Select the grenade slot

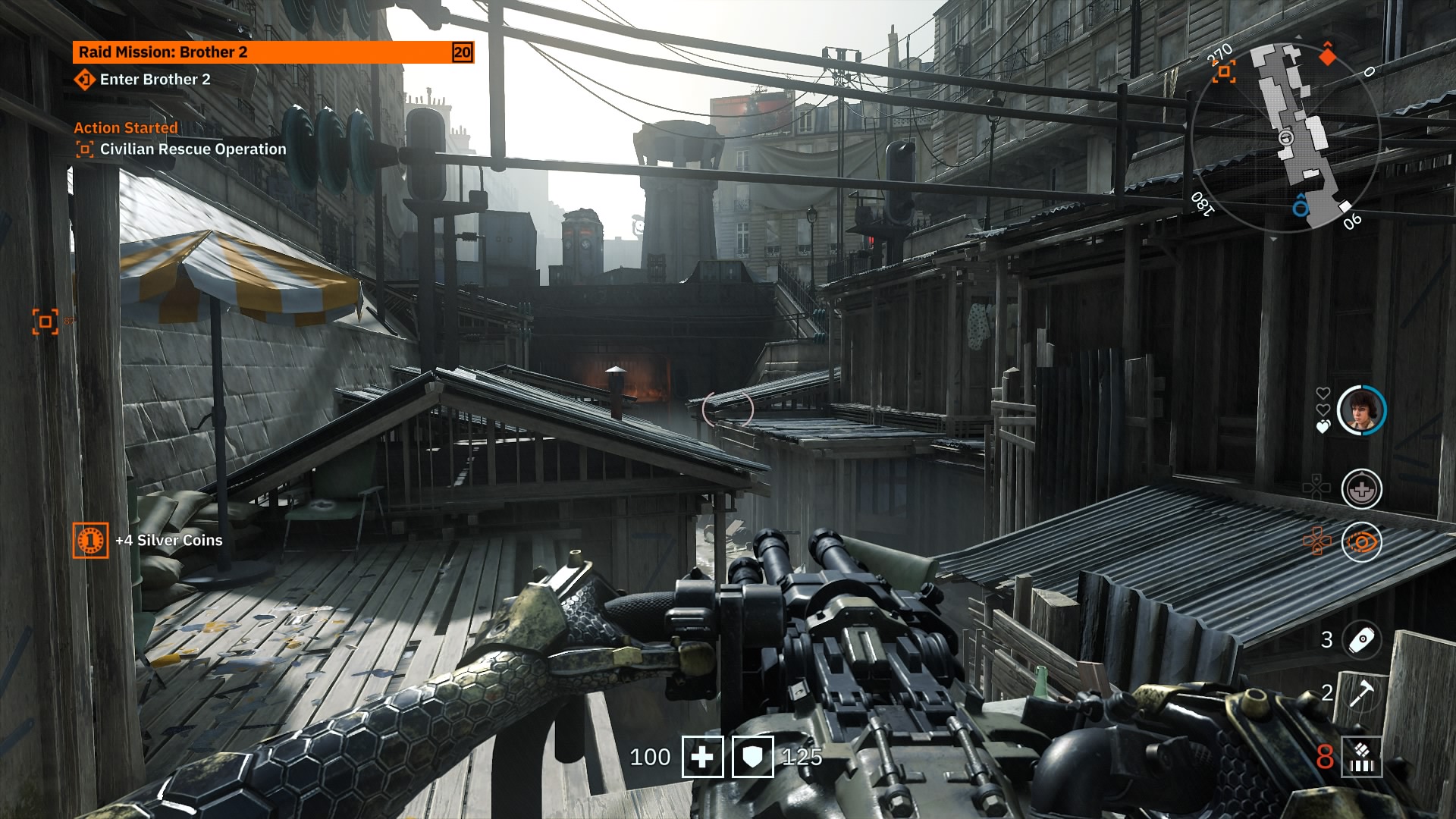click(x=1361, y=639)
